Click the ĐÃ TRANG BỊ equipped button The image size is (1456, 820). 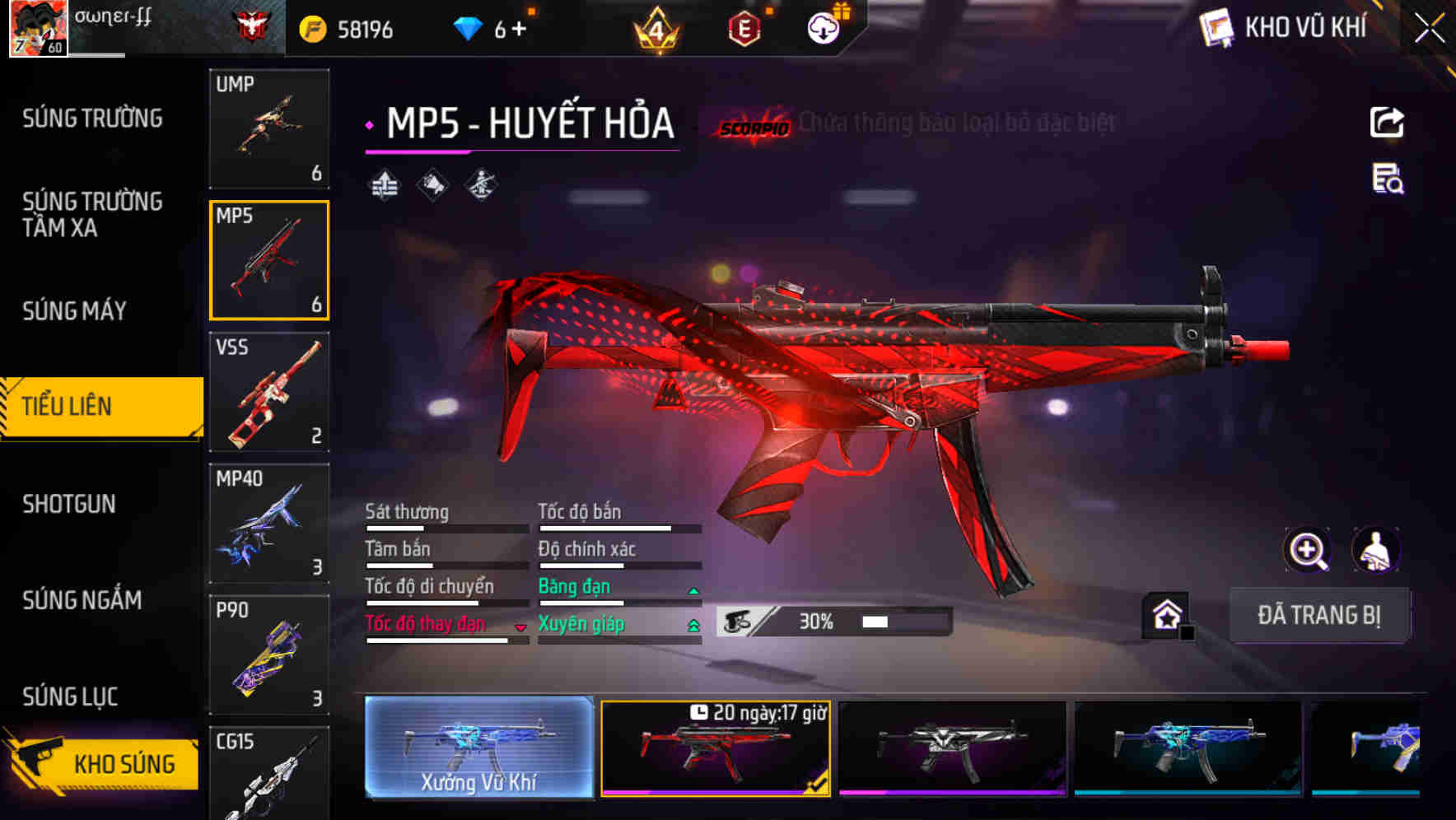coord(1319,615)
